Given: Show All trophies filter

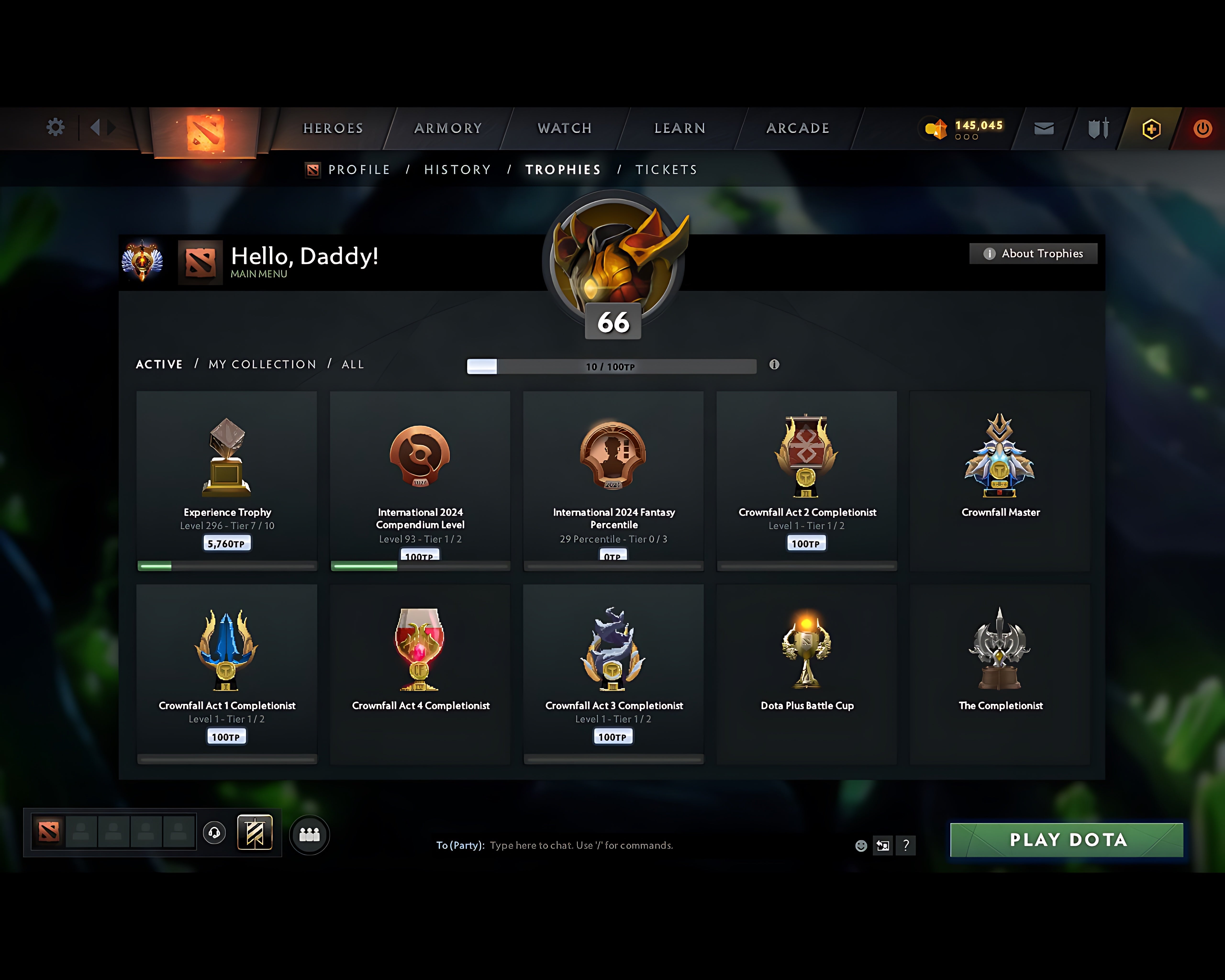Looking at the screenshot, I should tap(352, 364).
